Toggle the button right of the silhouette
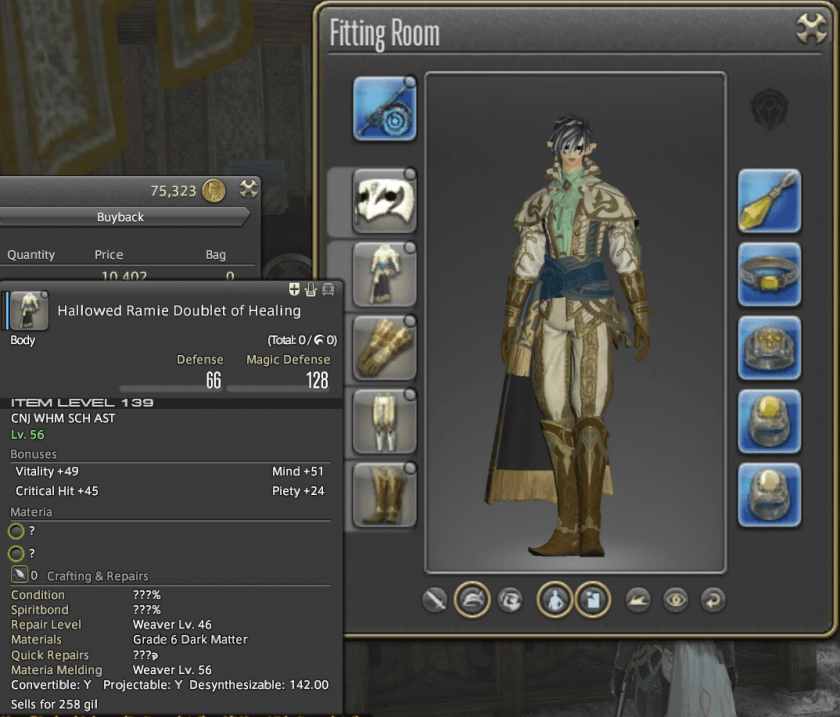840x717 pixels. (x=594, y=600)
